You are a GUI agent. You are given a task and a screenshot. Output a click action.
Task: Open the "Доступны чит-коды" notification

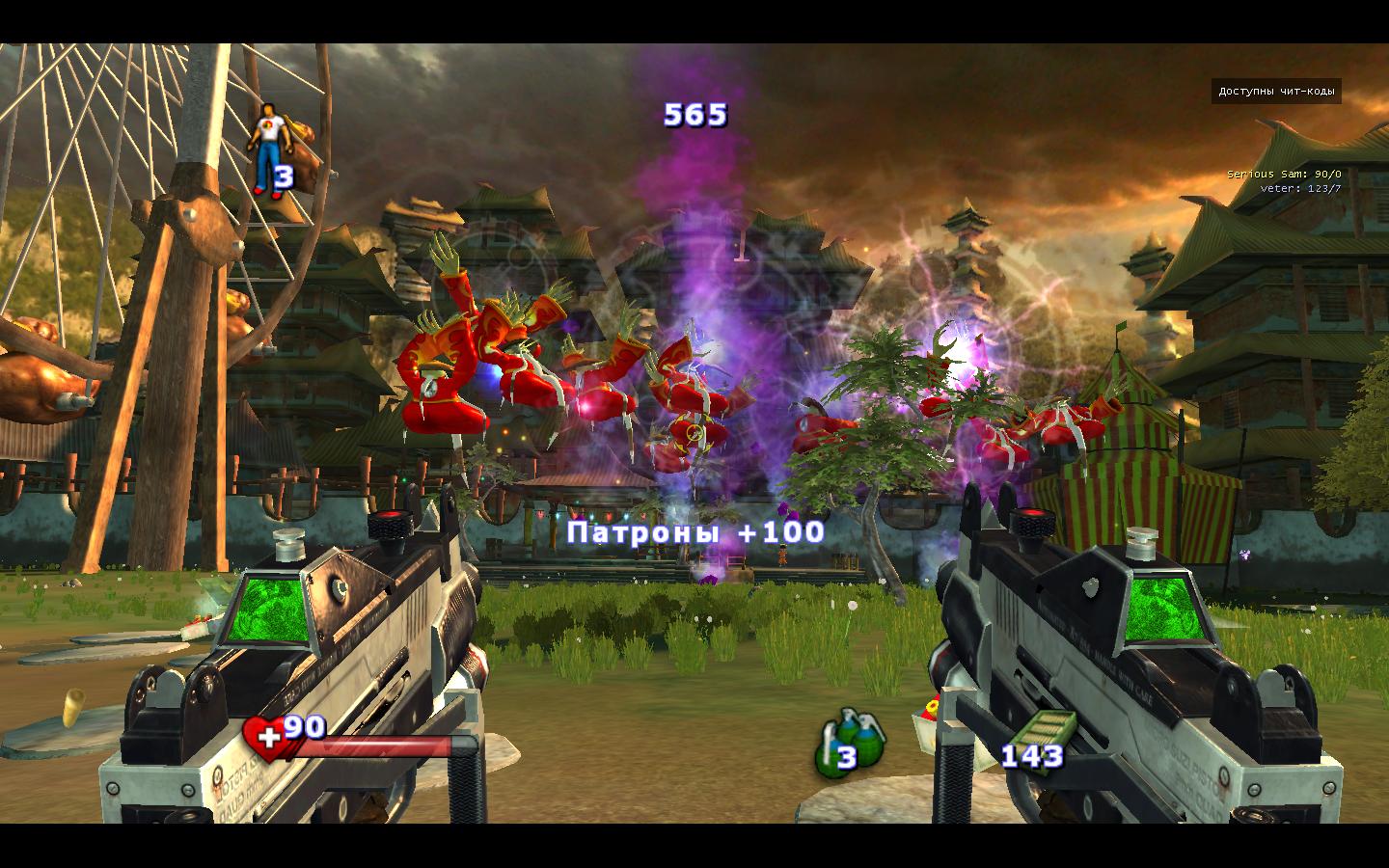click(1275, 92)
